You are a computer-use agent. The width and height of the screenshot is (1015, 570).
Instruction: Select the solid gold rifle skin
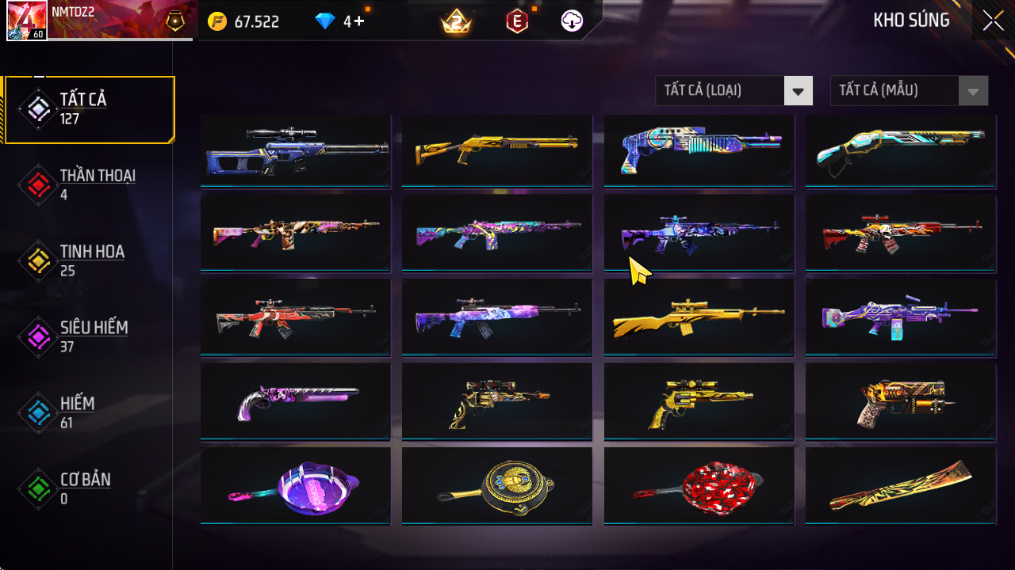coord(699,318)
